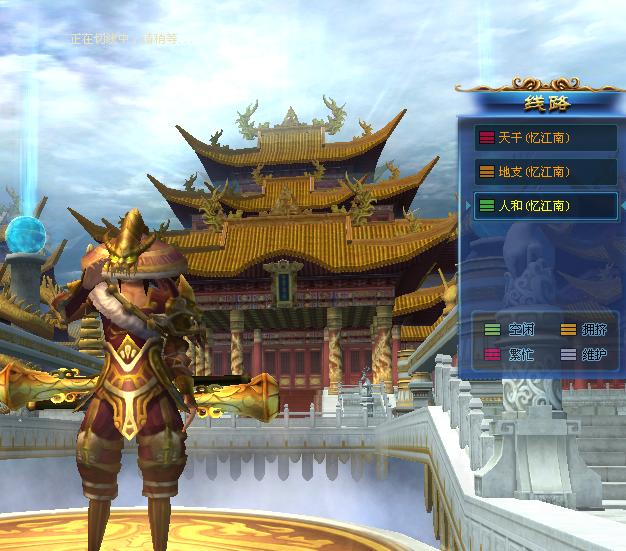Select the 天干 (忆江南) server line
The height and width of the screenshot is (551, 626).
click(x=545, y=138)
